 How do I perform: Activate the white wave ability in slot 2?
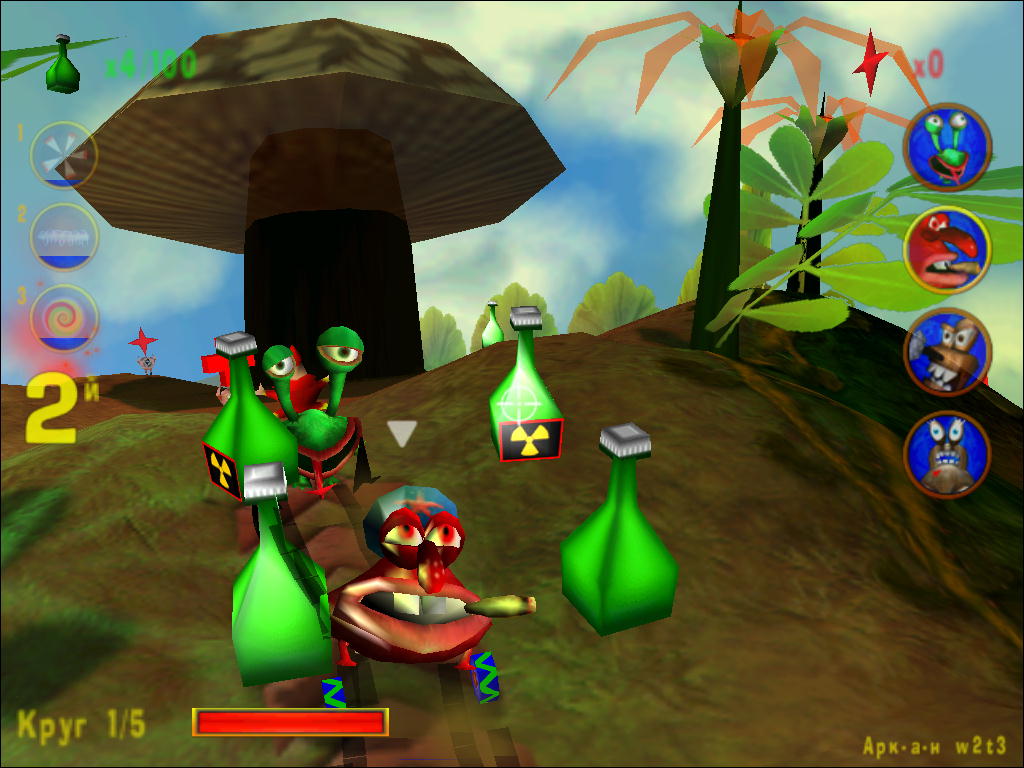coord(63,237)
